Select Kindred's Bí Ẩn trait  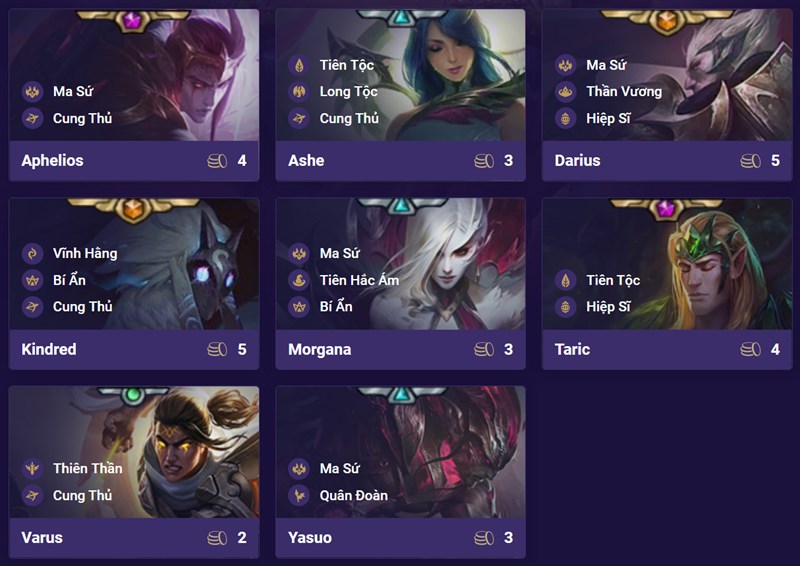[69, 280]
